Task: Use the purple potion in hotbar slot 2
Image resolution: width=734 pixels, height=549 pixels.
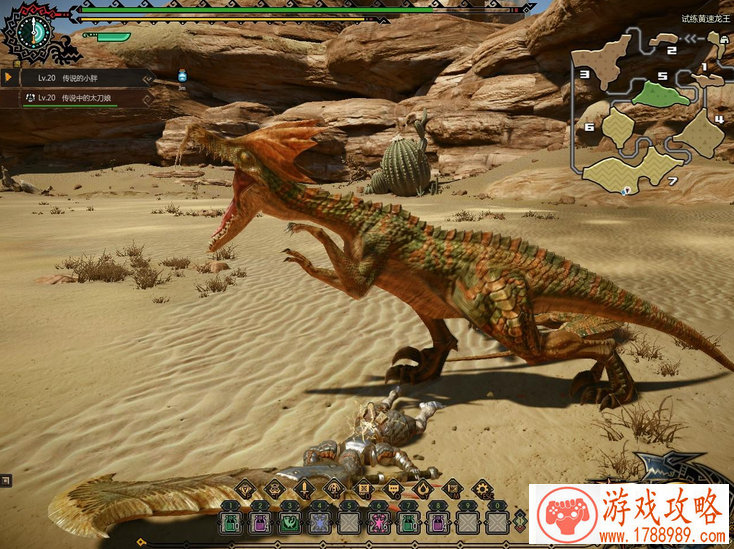Action: click(x=260, y=521)
